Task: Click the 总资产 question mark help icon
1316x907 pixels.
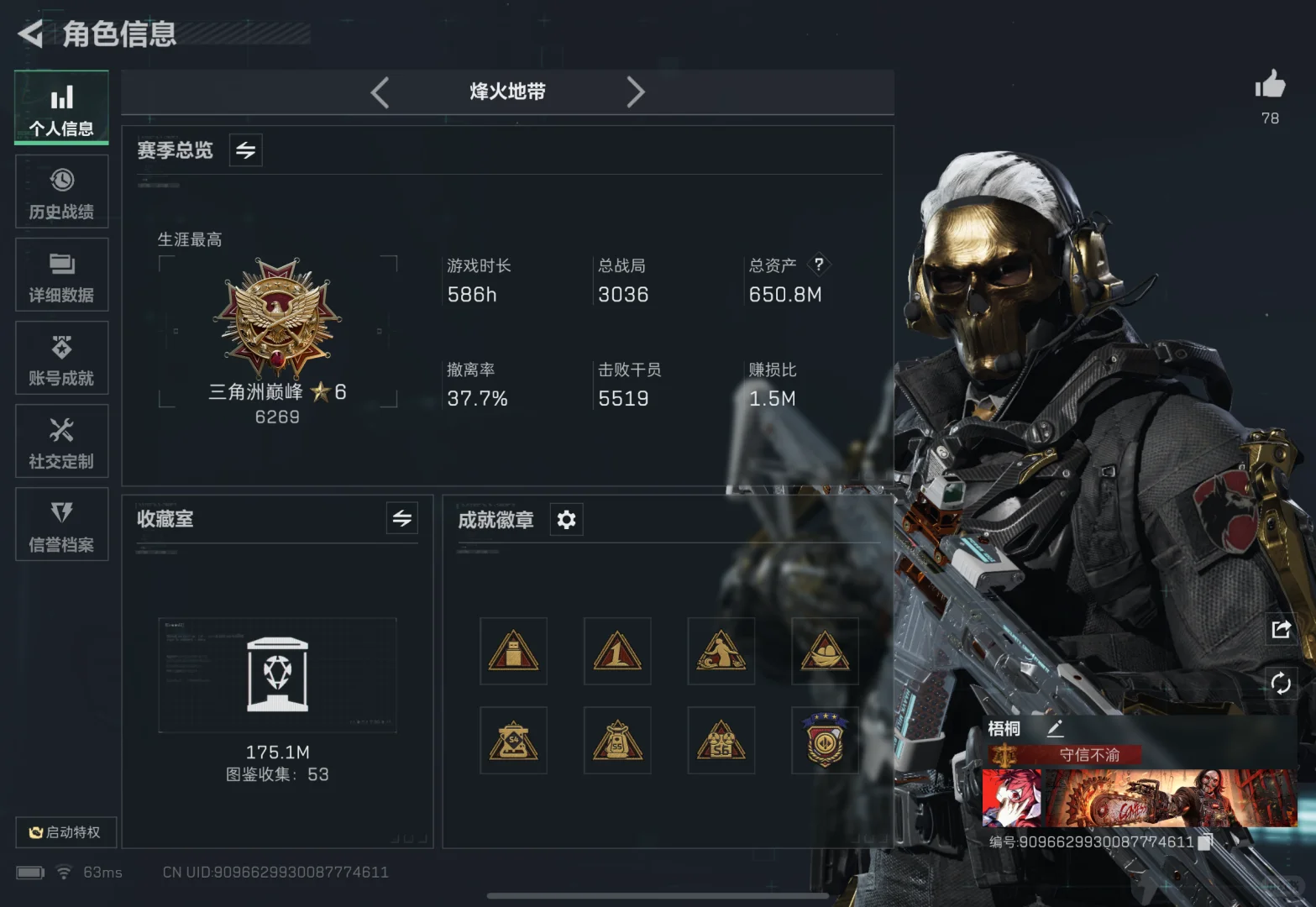Action: click(819, 265)
